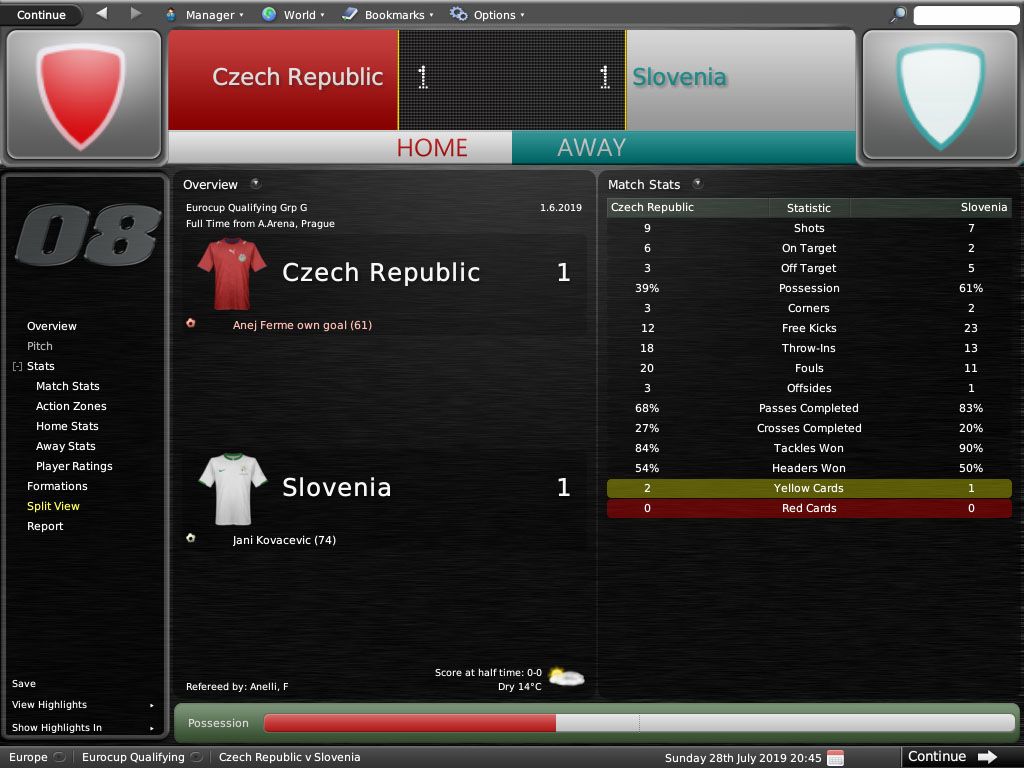Show Action Zones

pyautogui.click(x=71, y=406)
